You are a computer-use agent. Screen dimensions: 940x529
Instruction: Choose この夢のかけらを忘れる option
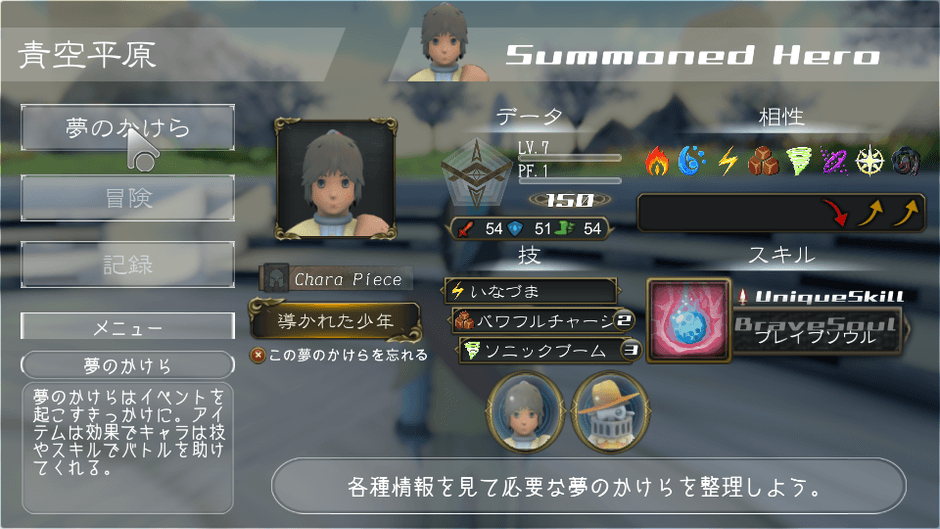(x=340, y=355)
